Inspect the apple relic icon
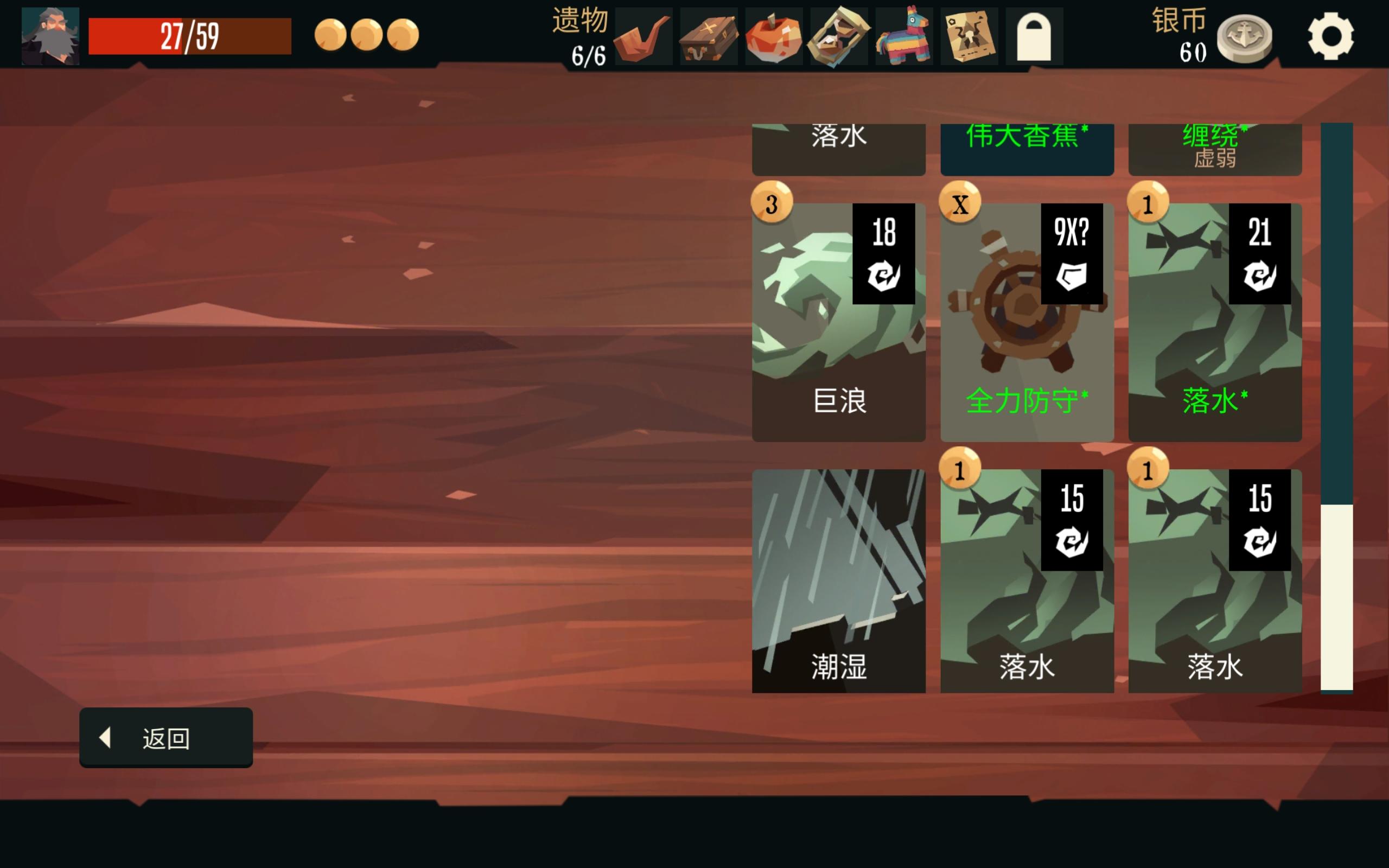 773,36
